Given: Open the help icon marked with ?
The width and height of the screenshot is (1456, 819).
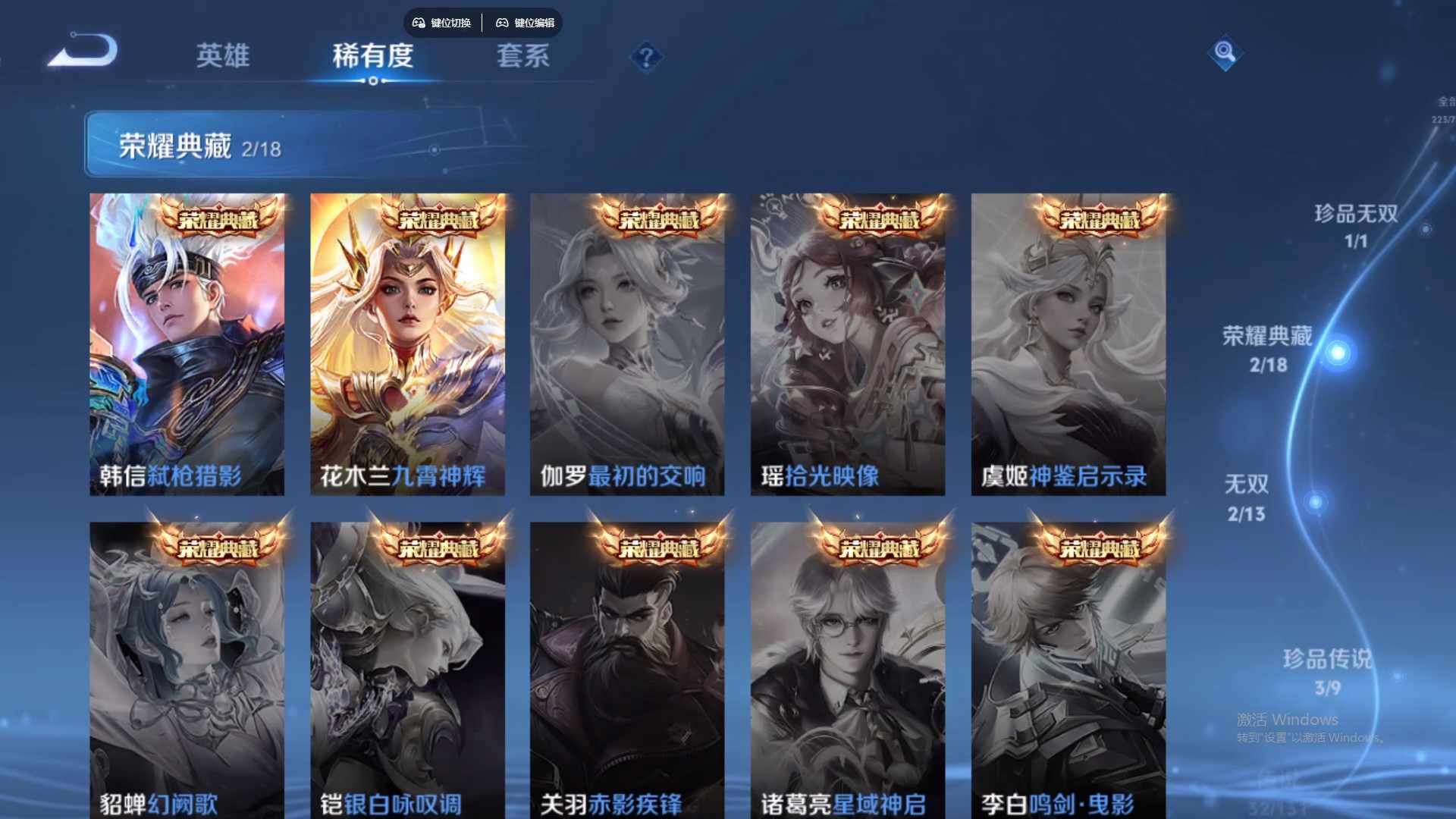Looking at the screenshot, I should [x=645, y=58].
